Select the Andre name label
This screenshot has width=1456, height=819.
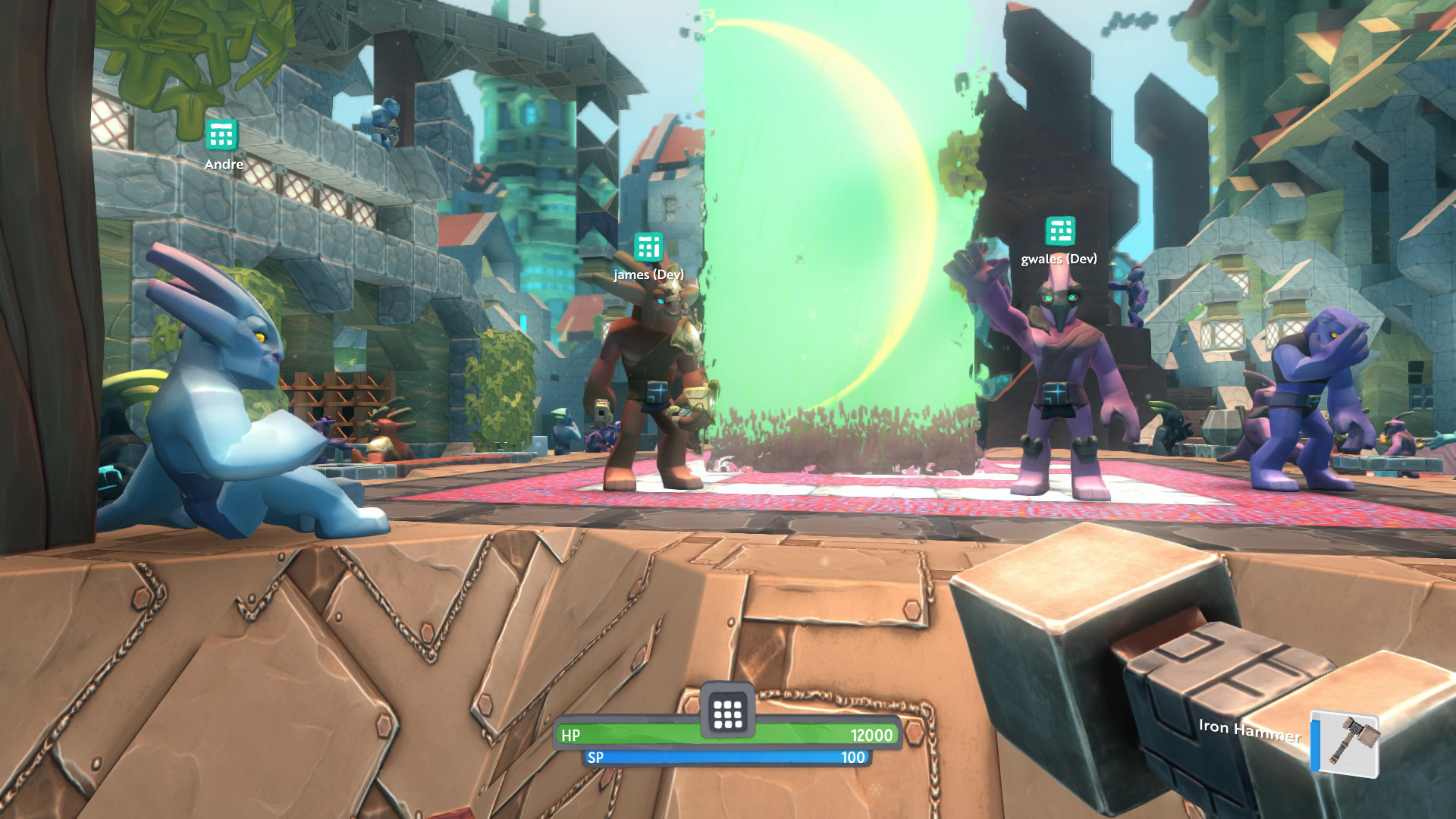(x=224, y=164)
